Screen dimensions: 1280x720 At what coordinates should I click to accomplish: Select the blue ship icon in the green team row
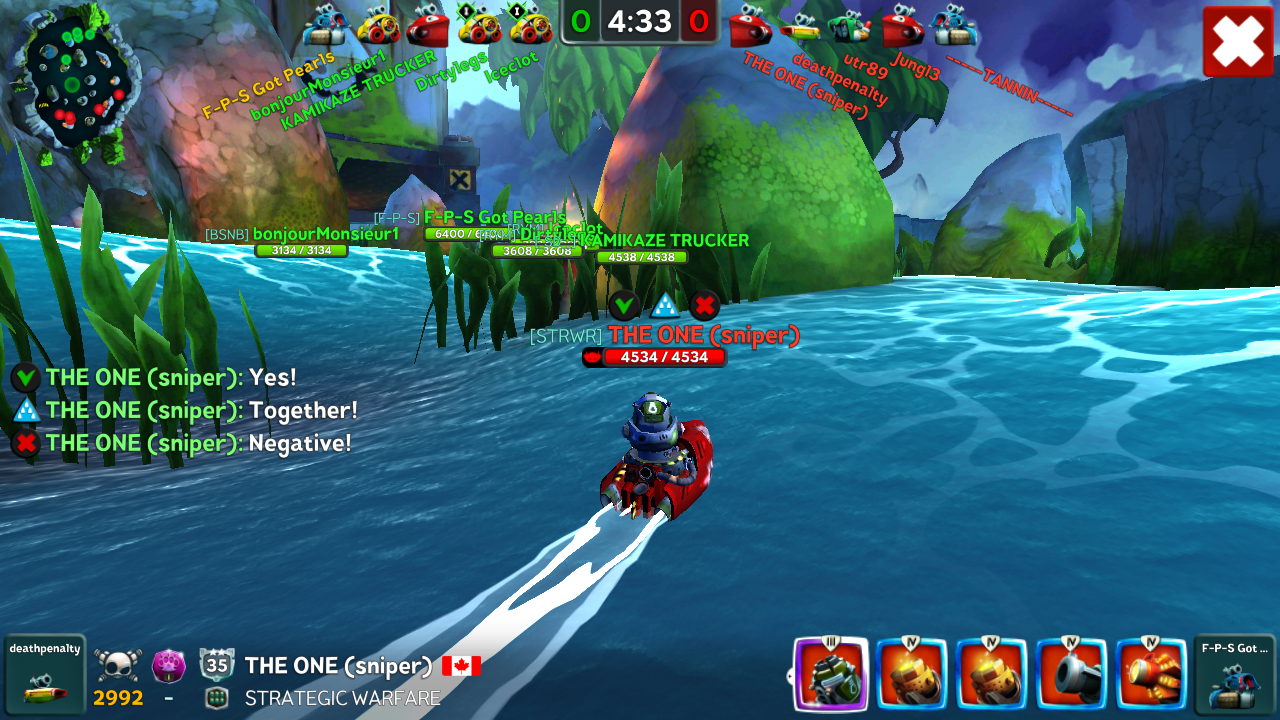coord(324,26)
